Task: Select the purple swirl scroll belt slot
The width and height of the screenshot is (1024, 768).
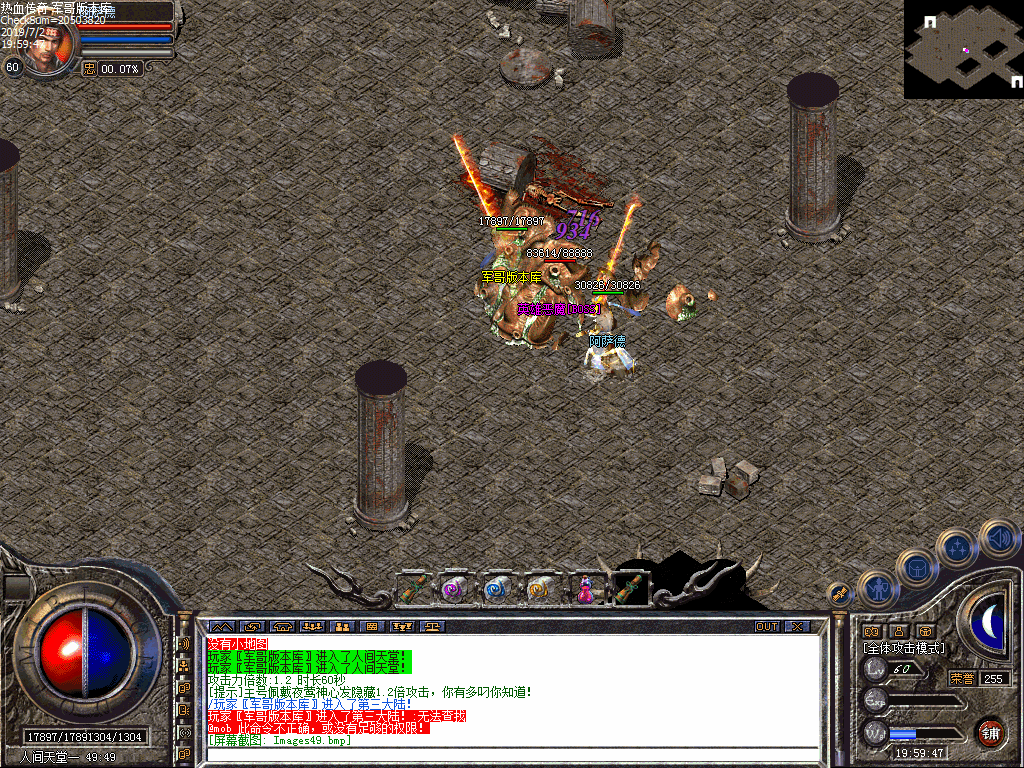Action: click(455, 590)
